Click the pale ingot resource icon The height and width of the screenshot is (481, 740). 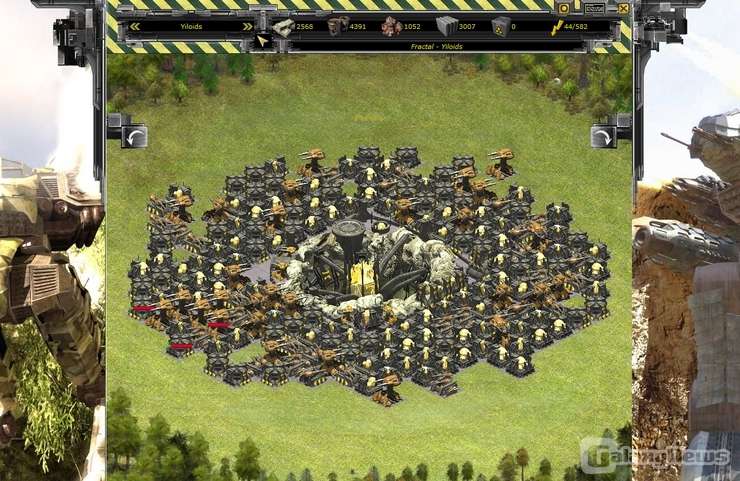tap(284, 27)
